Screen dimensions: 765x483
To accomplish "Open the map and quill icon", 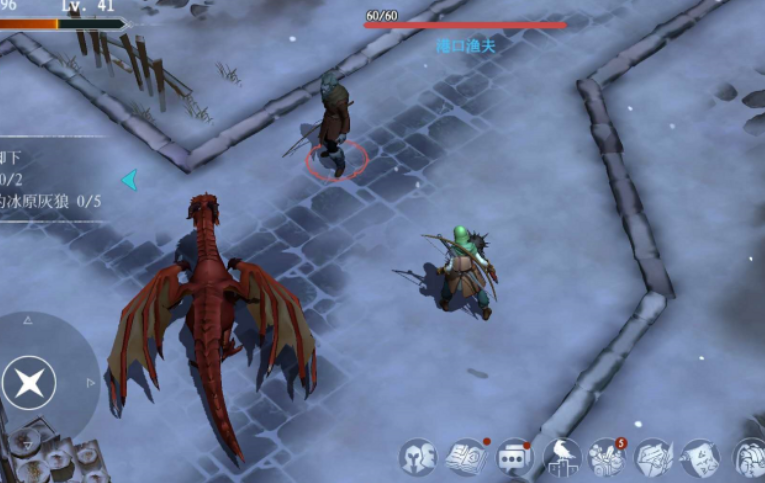I will pyautogui.click(x=653, y=458).
